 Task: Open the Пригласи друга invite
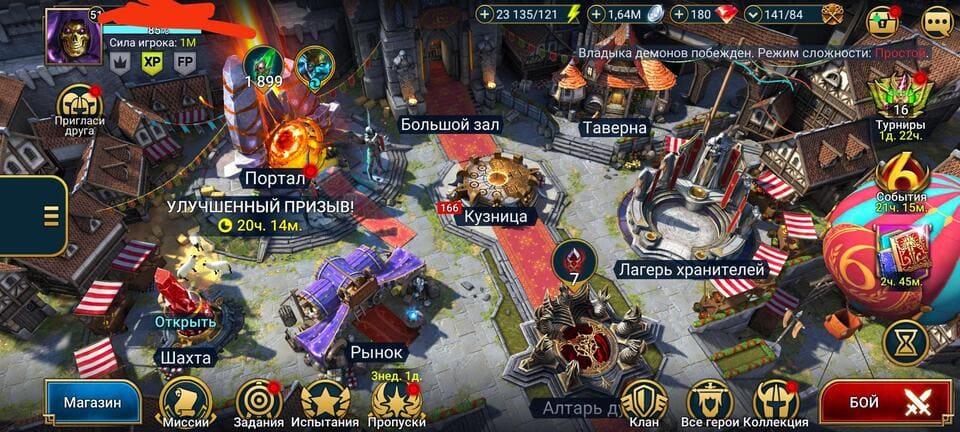point(79,106)
